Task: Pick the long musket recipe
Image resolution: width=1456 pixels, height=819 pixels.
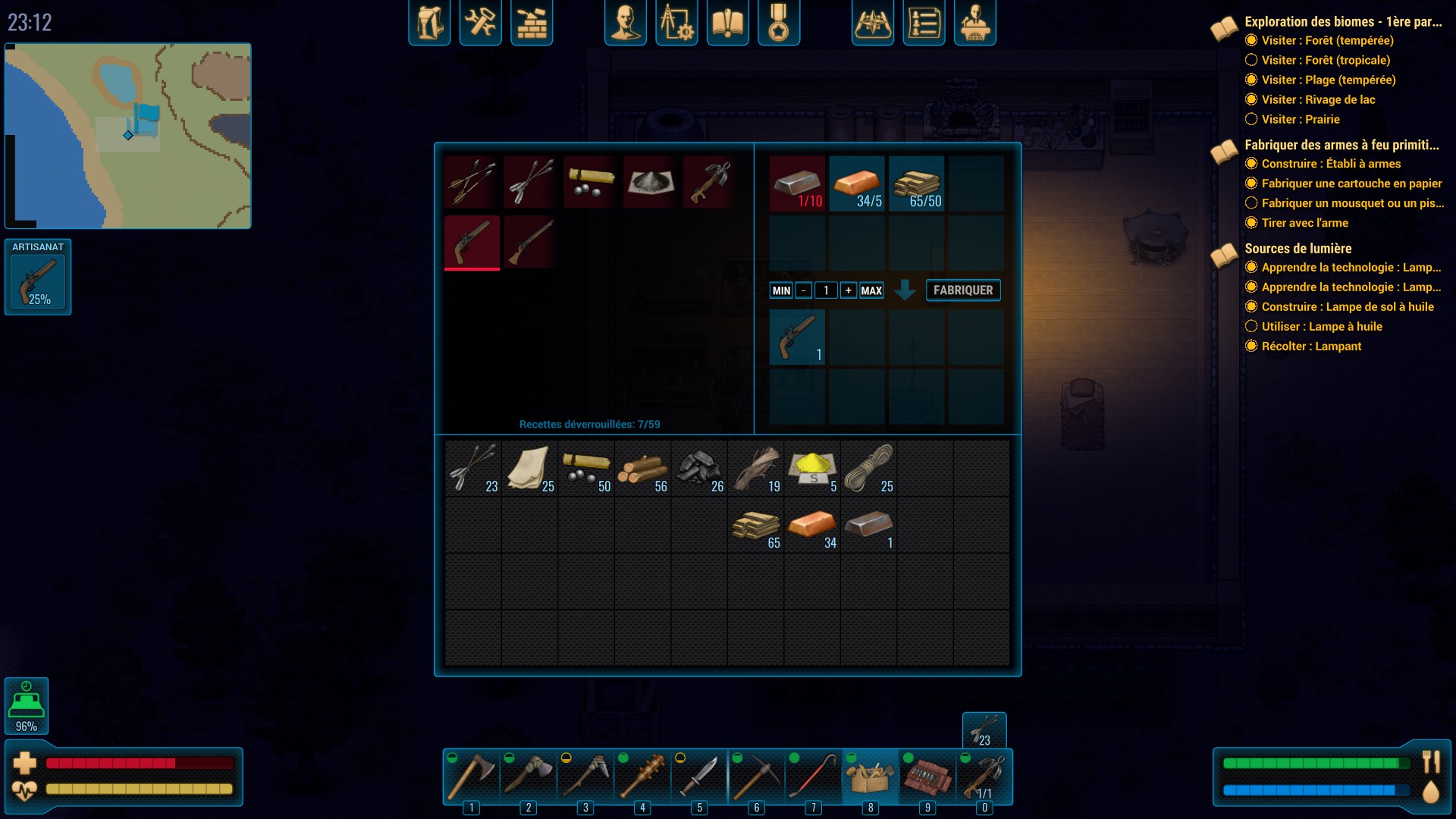Action: (x=531, y=243)
